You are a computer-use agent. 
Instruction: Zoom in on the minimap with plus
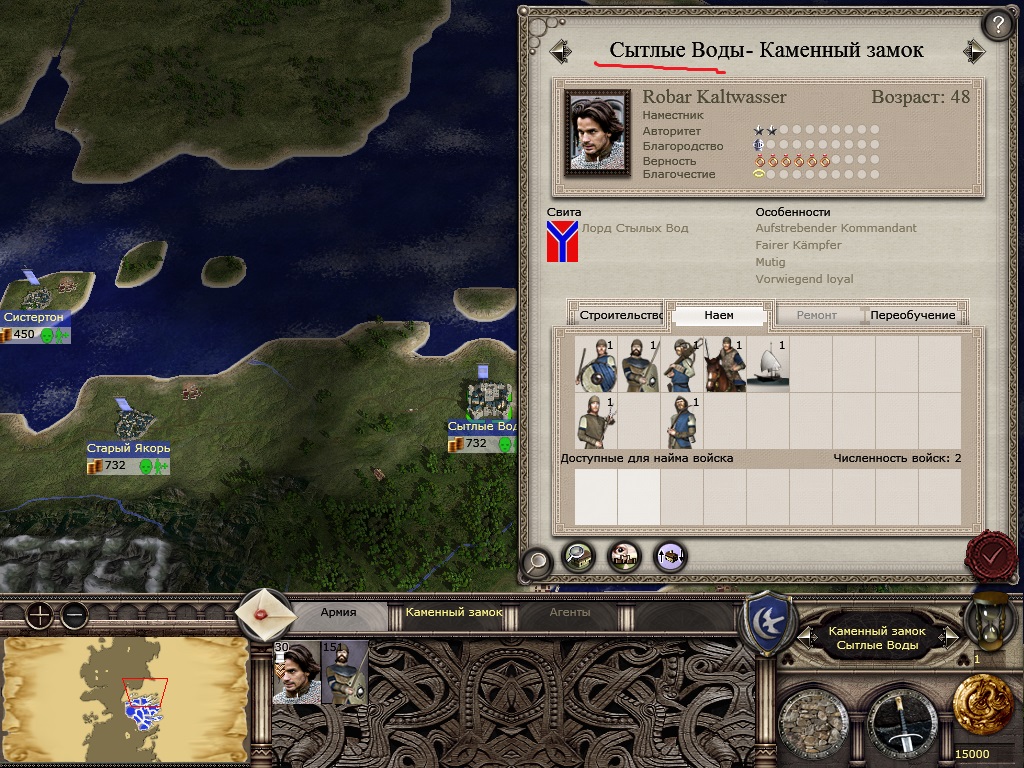pyautogui.click(x=39, y=615)
